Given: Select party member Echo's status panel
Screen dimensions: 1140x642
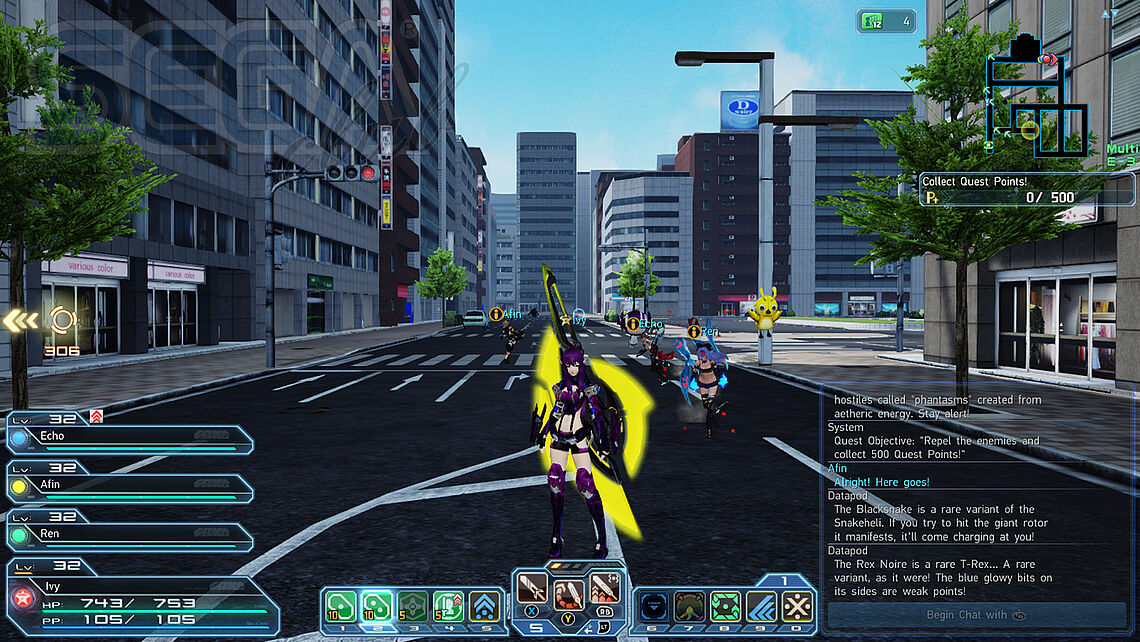Looking at the screenshot, I should coord(130,440).
